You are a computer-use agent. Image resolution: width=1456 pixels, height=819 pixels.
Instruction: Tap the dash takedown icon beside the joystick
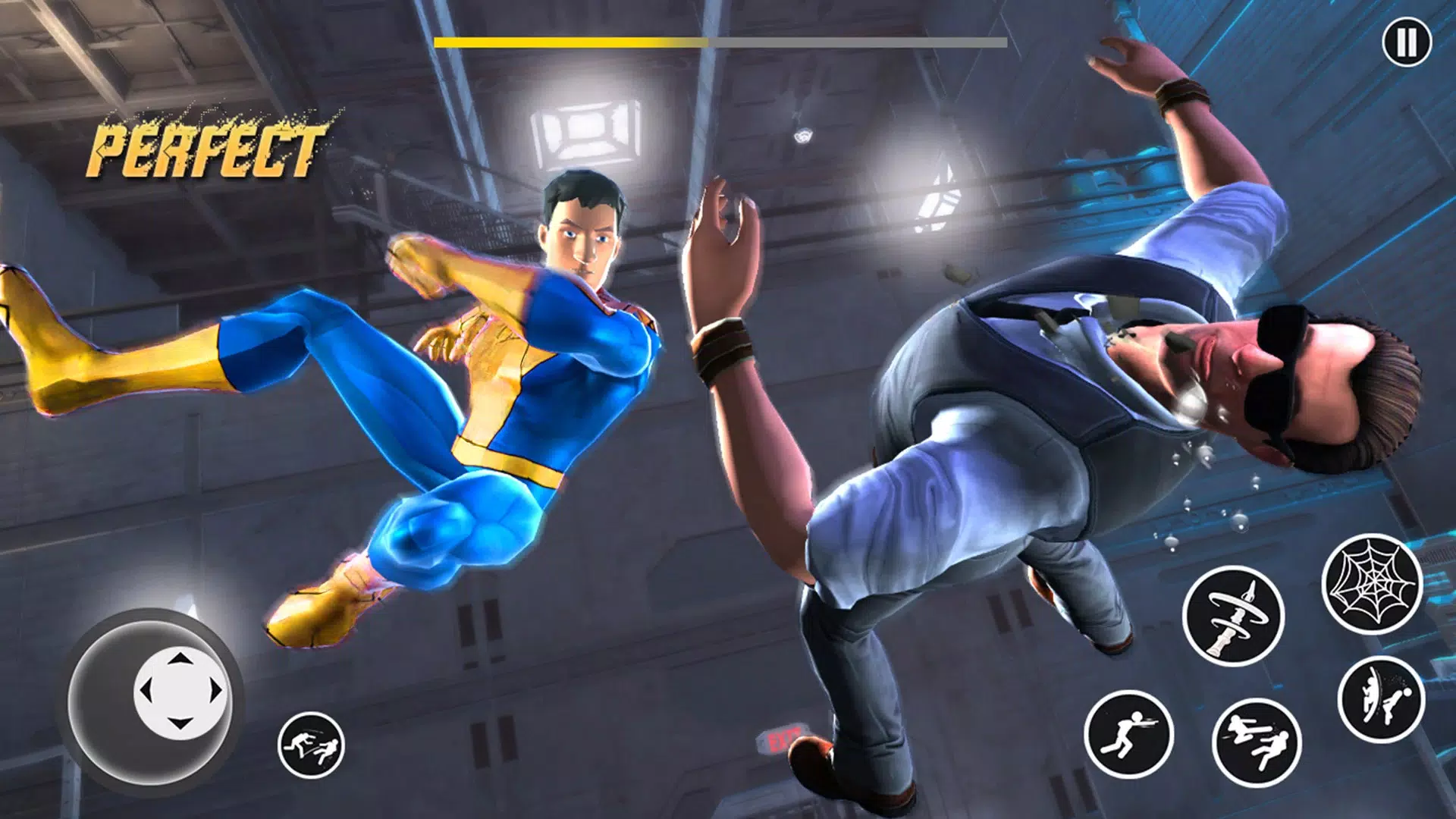(x=311, y=745)
